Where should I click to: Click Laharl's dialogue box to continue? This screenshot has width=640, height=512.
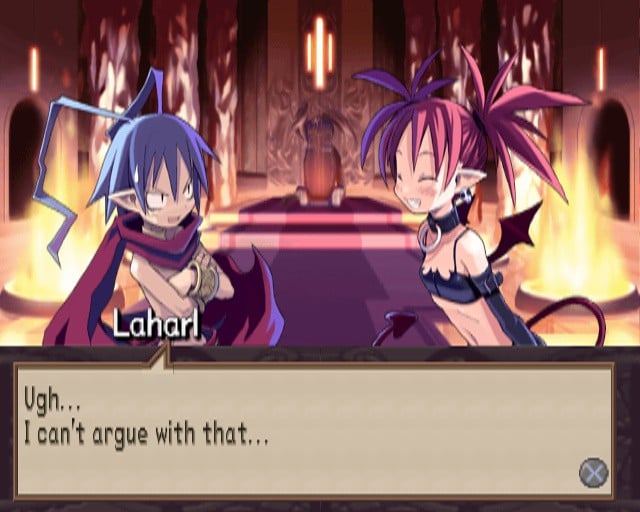(x=313, y=430)
